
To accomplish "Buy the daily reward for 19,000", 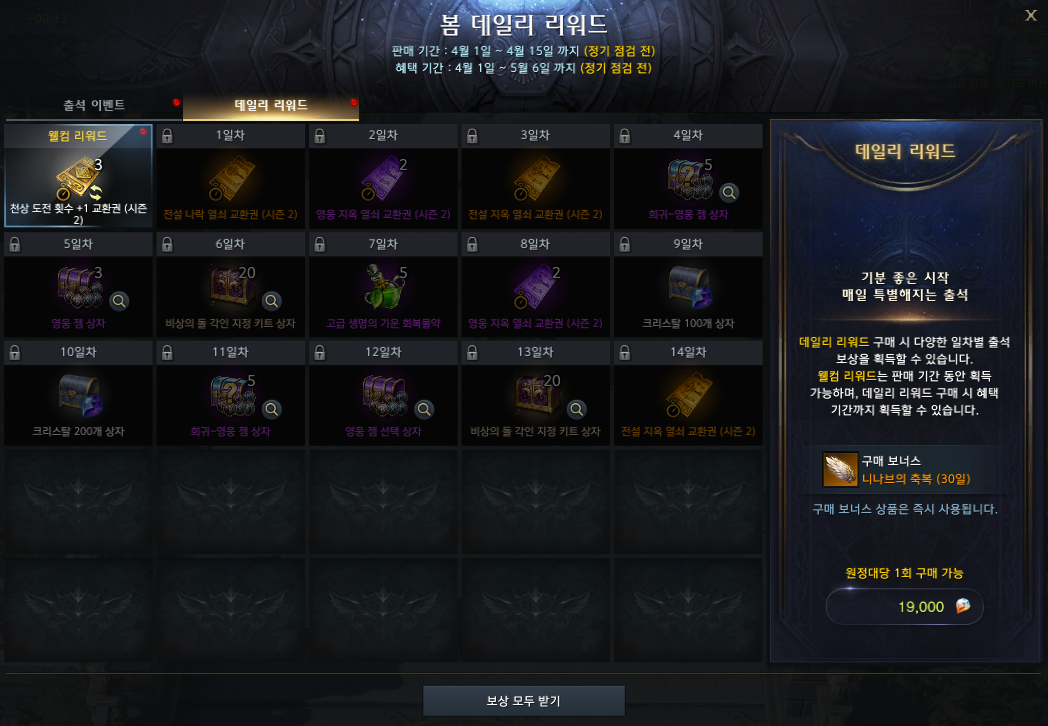I will (905, 606).
